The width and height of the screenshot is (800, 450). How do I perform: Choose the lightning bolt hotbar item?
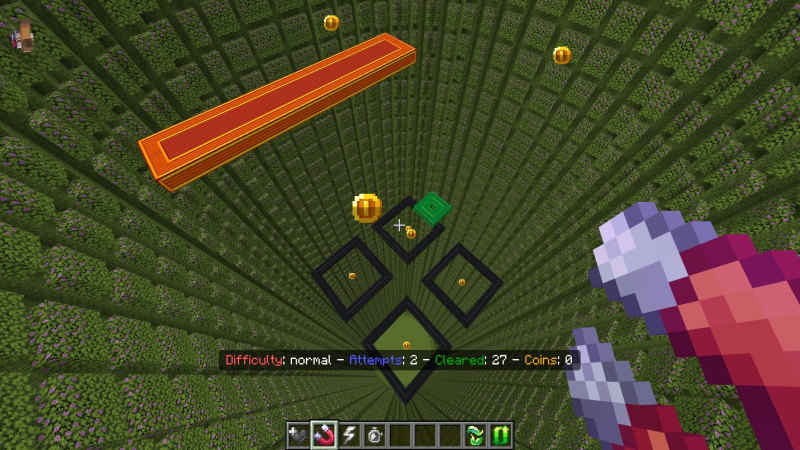[350, 435]
